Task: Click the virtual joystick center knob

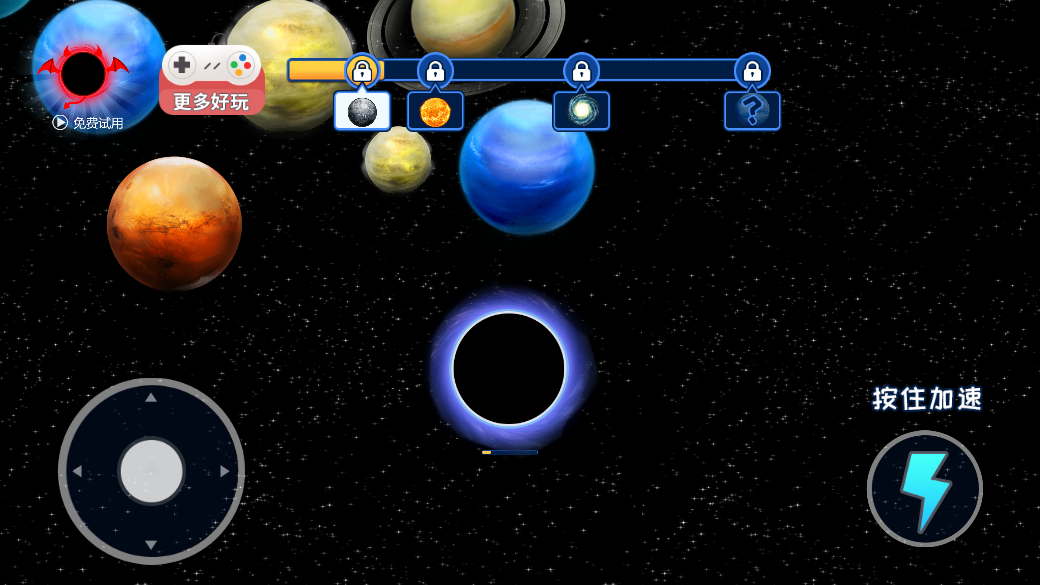Action: 151,471
